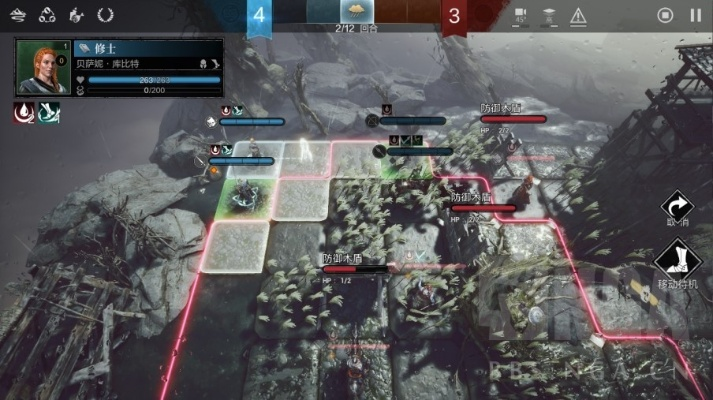Open the wind swirl icon menu
Image resolution: width=713 pixels, height=400 pixels.
(x=17, y=15)
